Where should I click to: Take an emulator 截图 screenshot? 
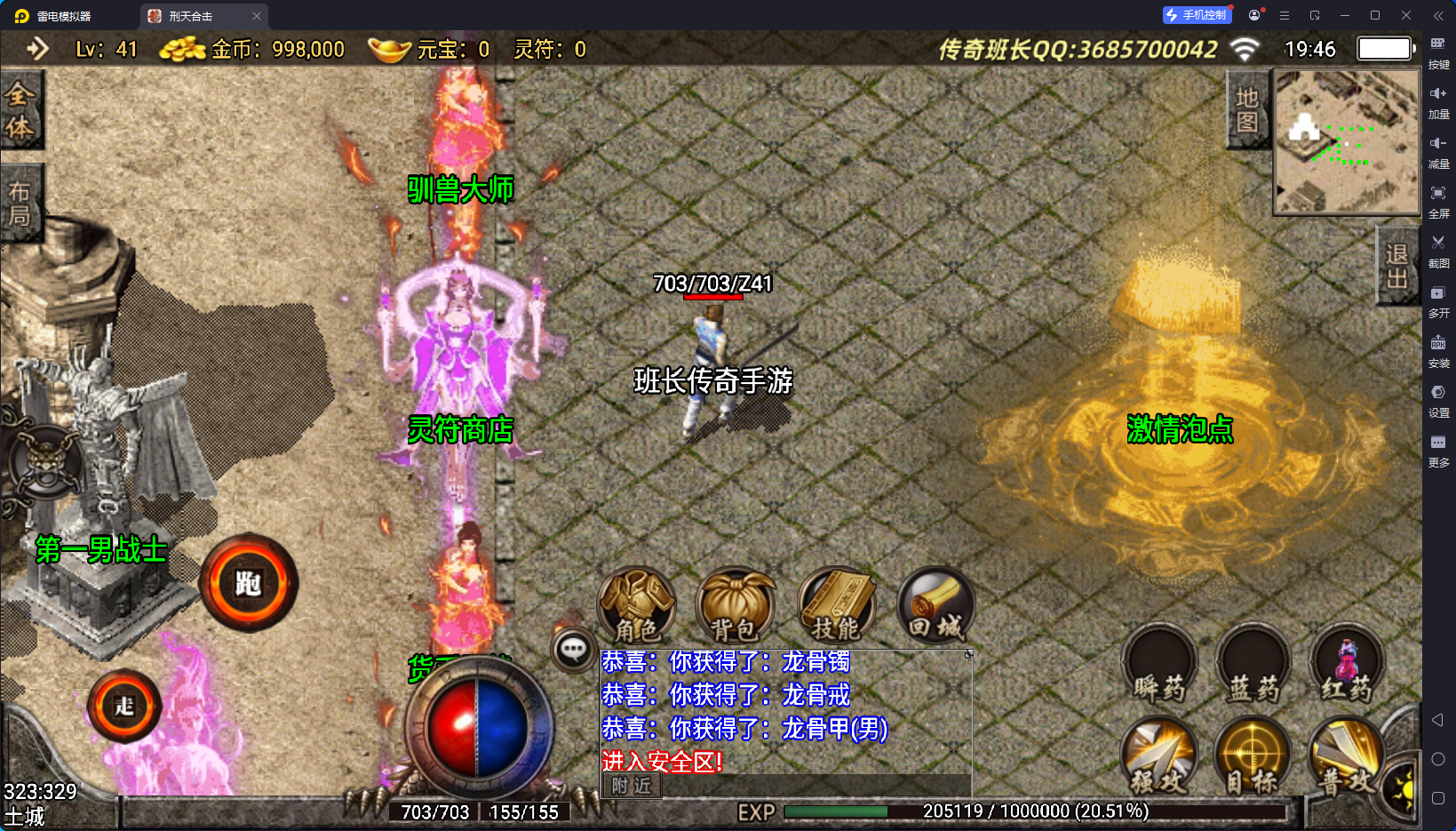click(1438, 249)
